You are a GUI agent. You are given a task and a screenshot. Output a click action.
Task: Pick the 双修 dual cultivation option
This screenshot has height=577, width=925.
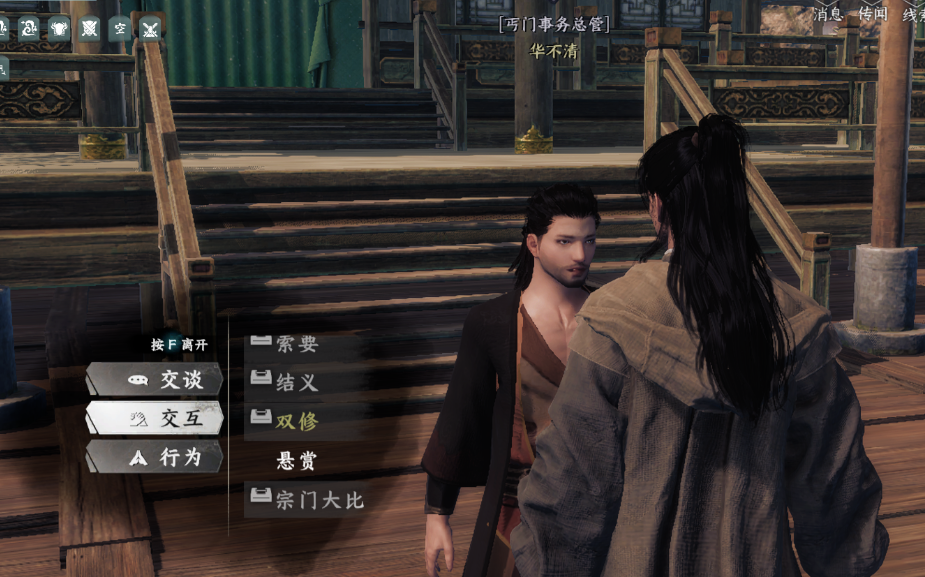click(x=297, y=421)
